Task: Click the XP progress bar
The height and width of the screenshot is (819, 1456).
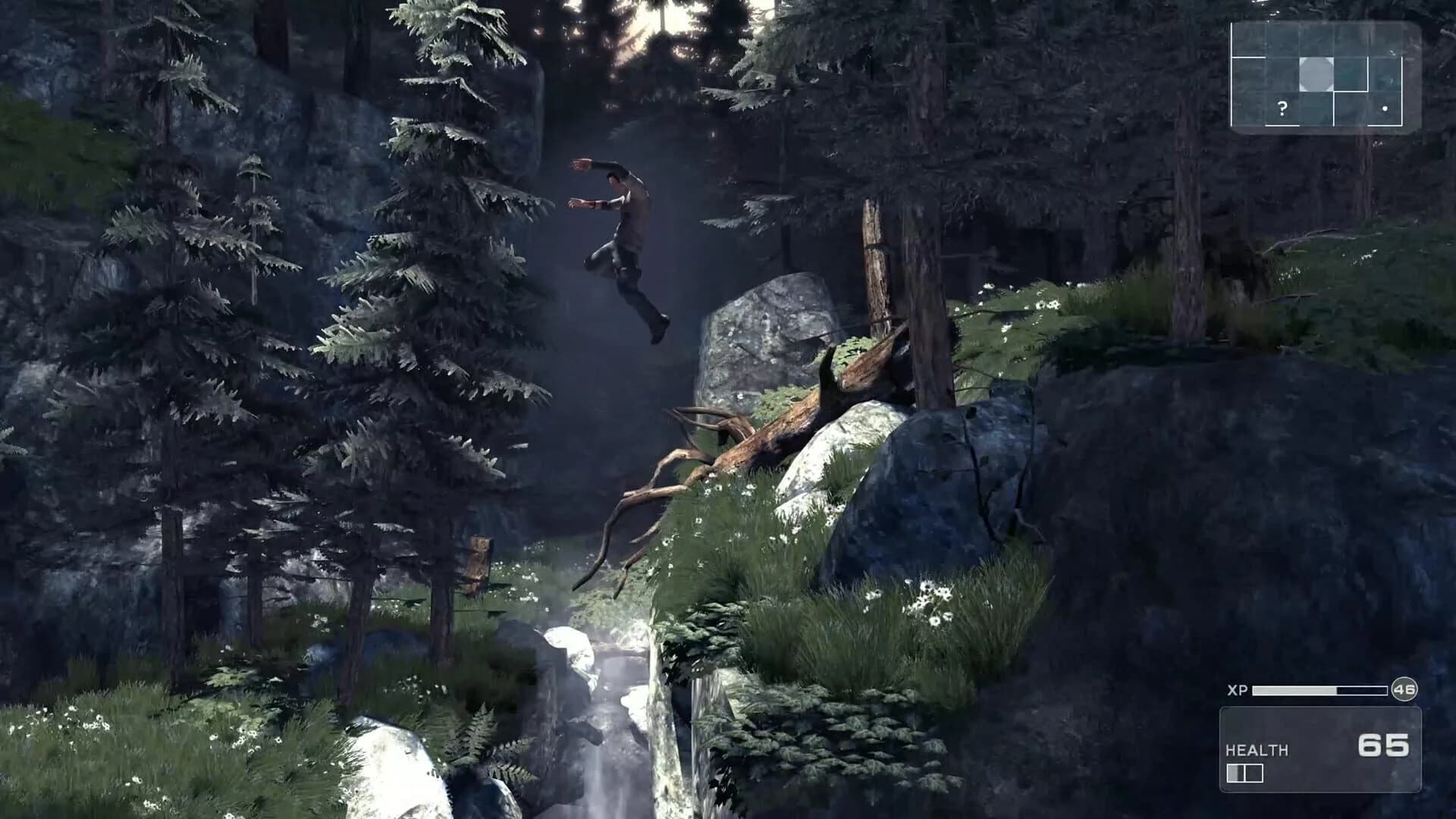Action: click(1318, 690)
